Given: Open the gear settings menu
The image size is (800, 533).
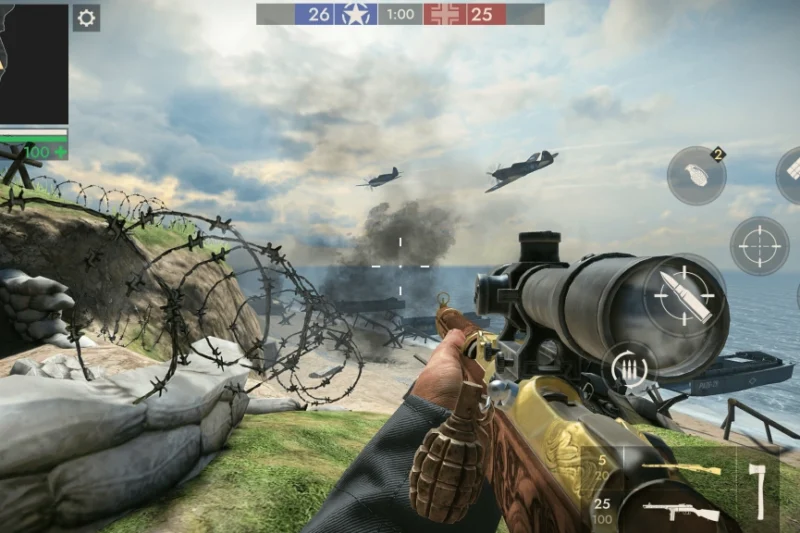Looking at the screenshot, I should pos(86,18).
